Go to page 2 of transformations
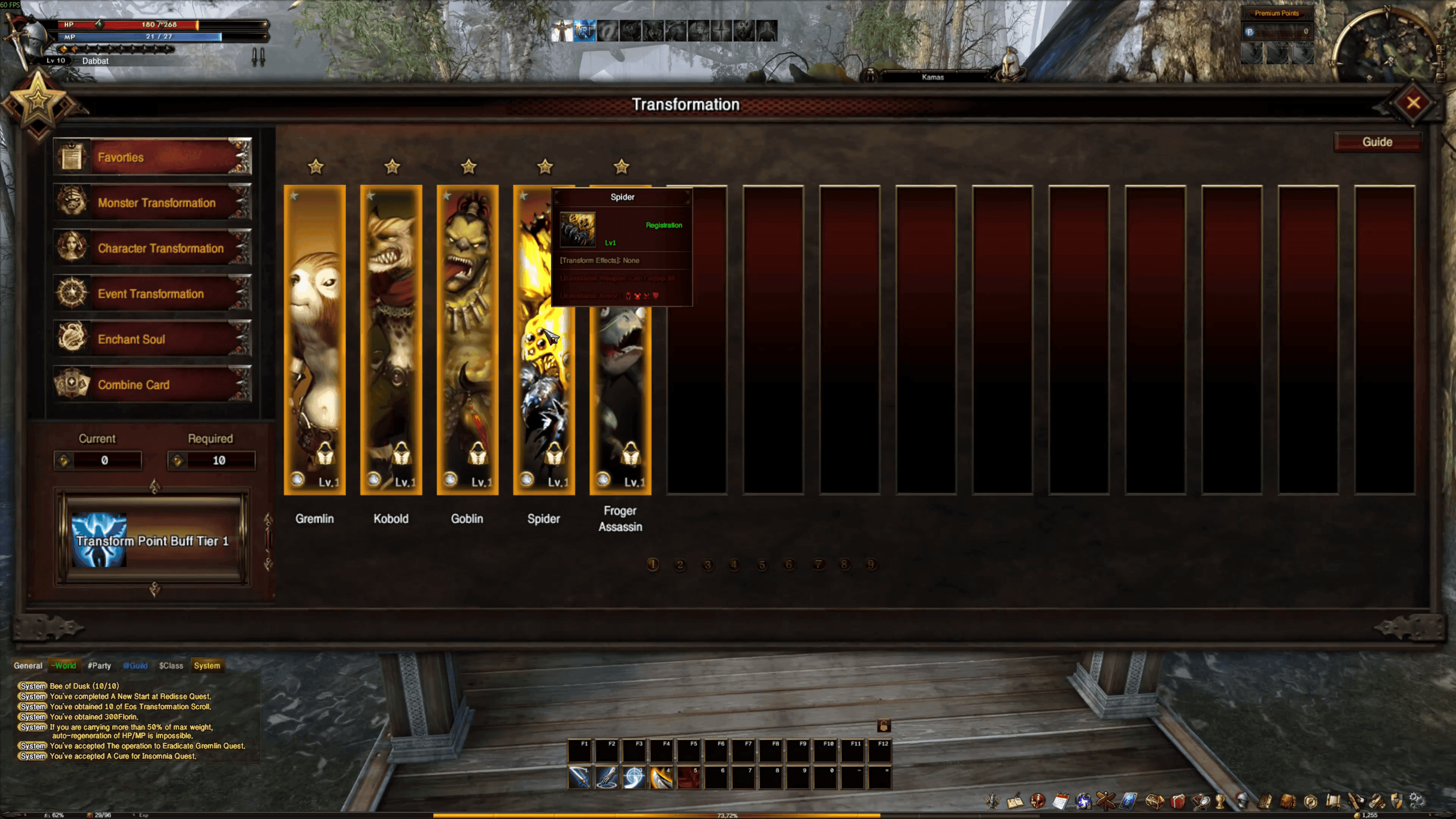1456x819 pixels. (x=680, y=565)
